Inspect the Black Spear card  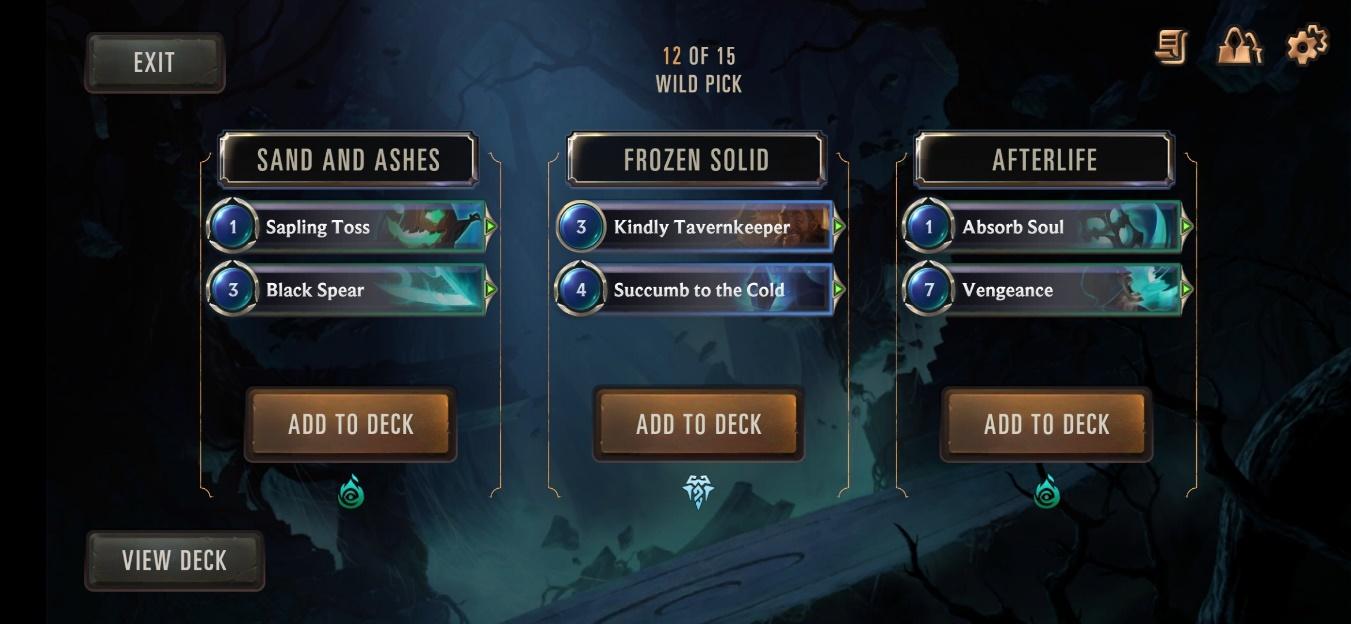point(350,290)
